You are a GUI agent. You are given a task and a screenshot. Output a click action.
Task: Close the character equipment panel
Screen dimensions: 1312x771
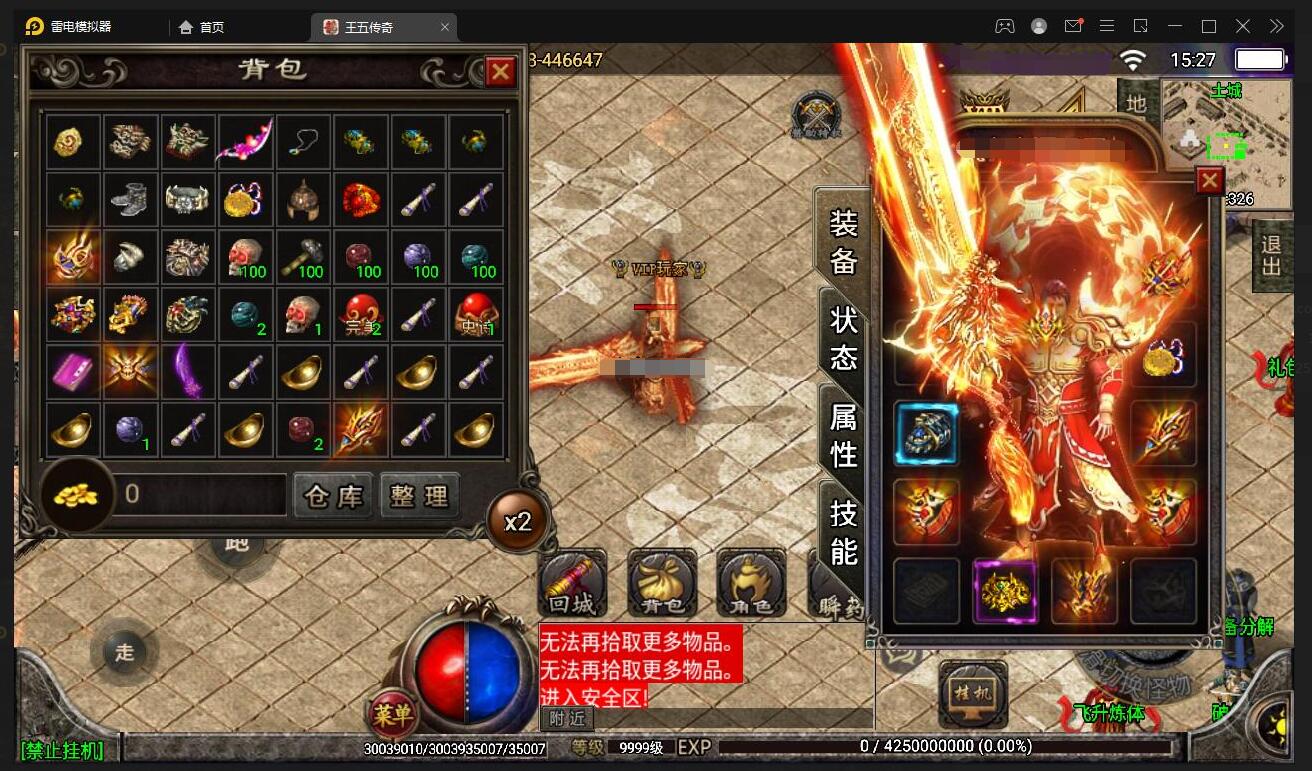(1209, 181)
